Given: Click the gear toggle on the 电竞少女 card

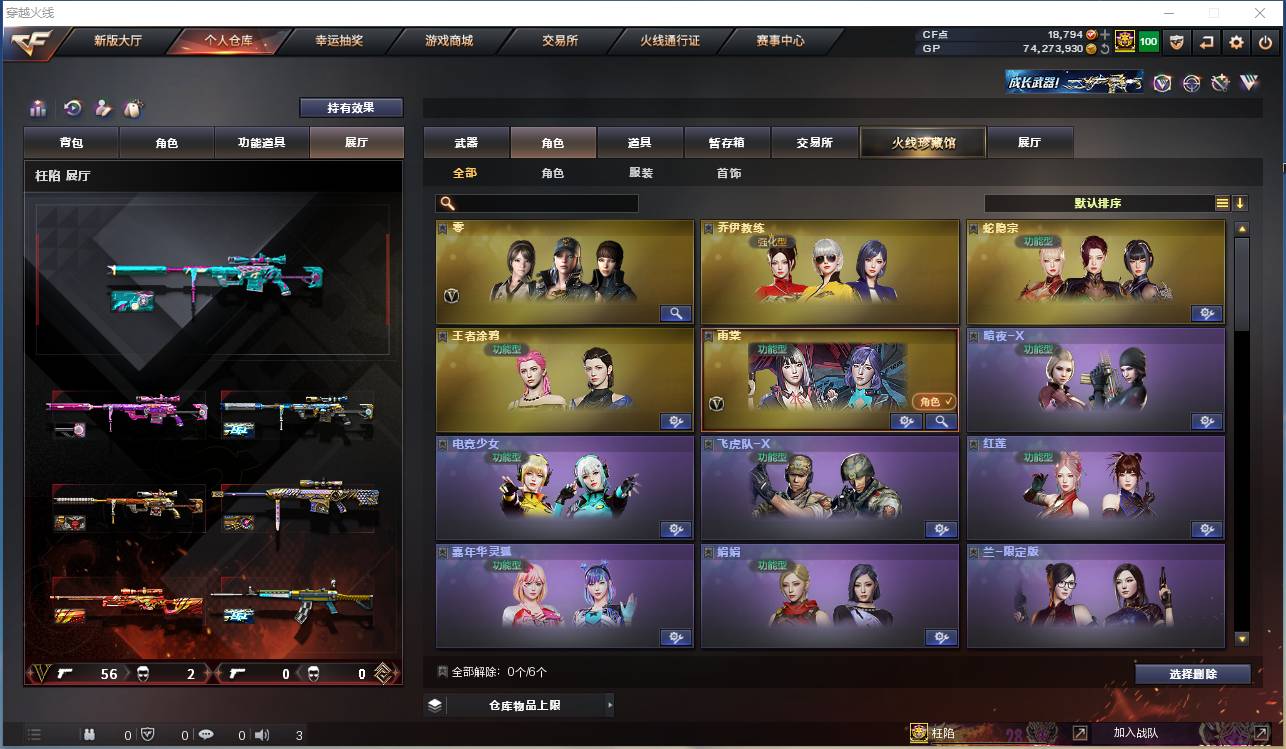Looking at the screenshot, I should click(x=677, y=529).
